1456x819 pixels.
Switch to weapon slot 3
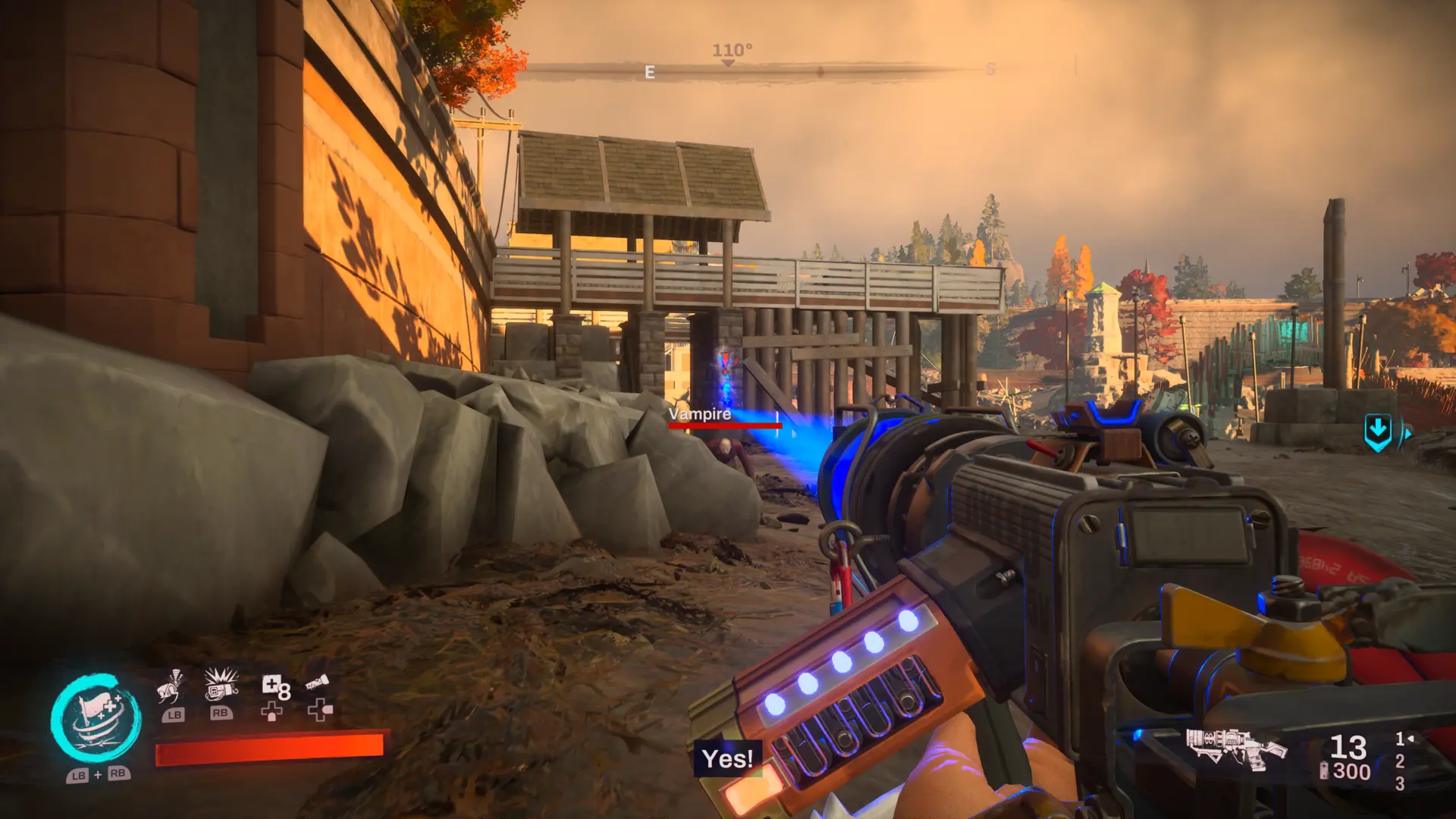[1400, 783]
